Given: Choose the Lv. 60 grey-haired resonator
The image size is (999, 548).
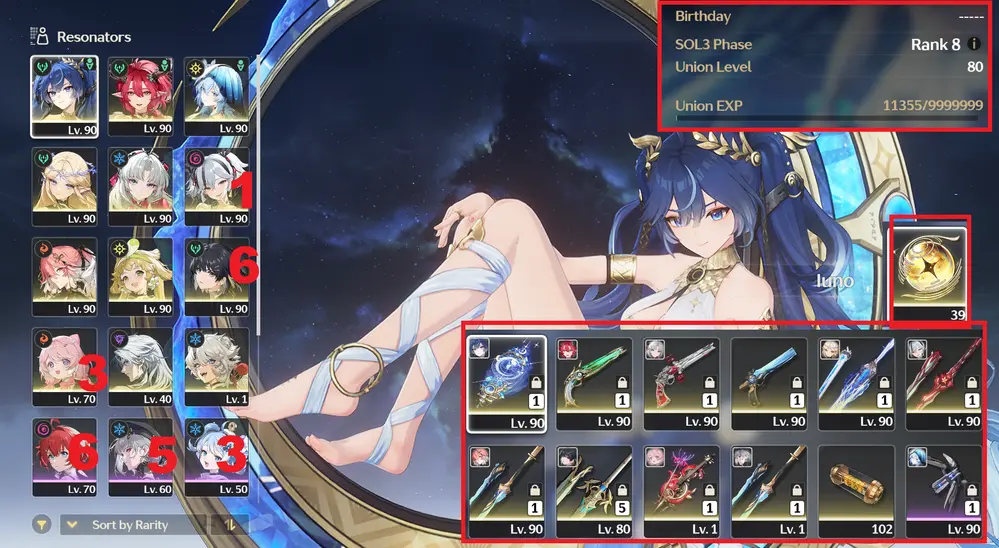Looking at the screenshot, I should pos(141,456).
